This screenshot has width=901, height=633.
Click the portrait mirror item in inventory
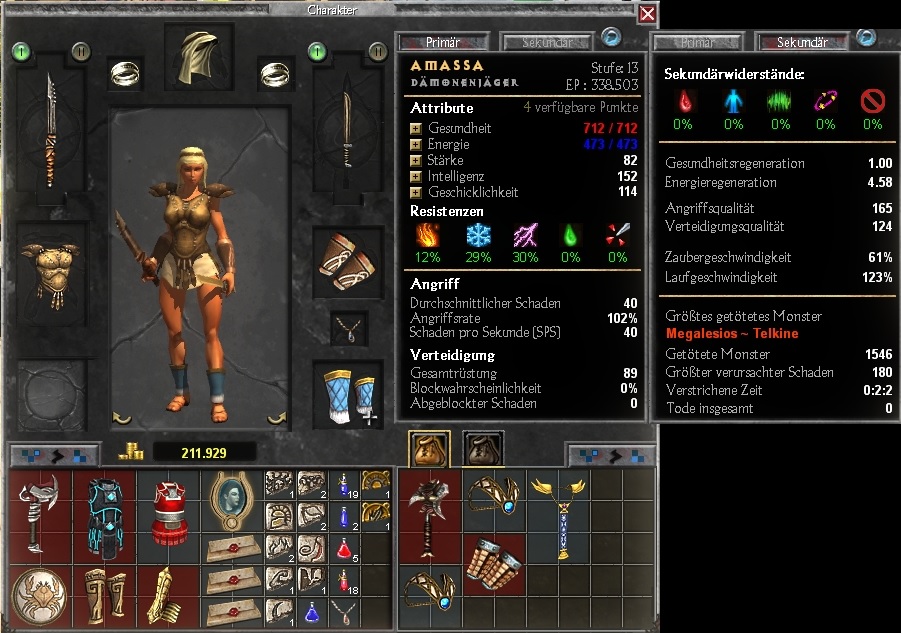[232, 500]
